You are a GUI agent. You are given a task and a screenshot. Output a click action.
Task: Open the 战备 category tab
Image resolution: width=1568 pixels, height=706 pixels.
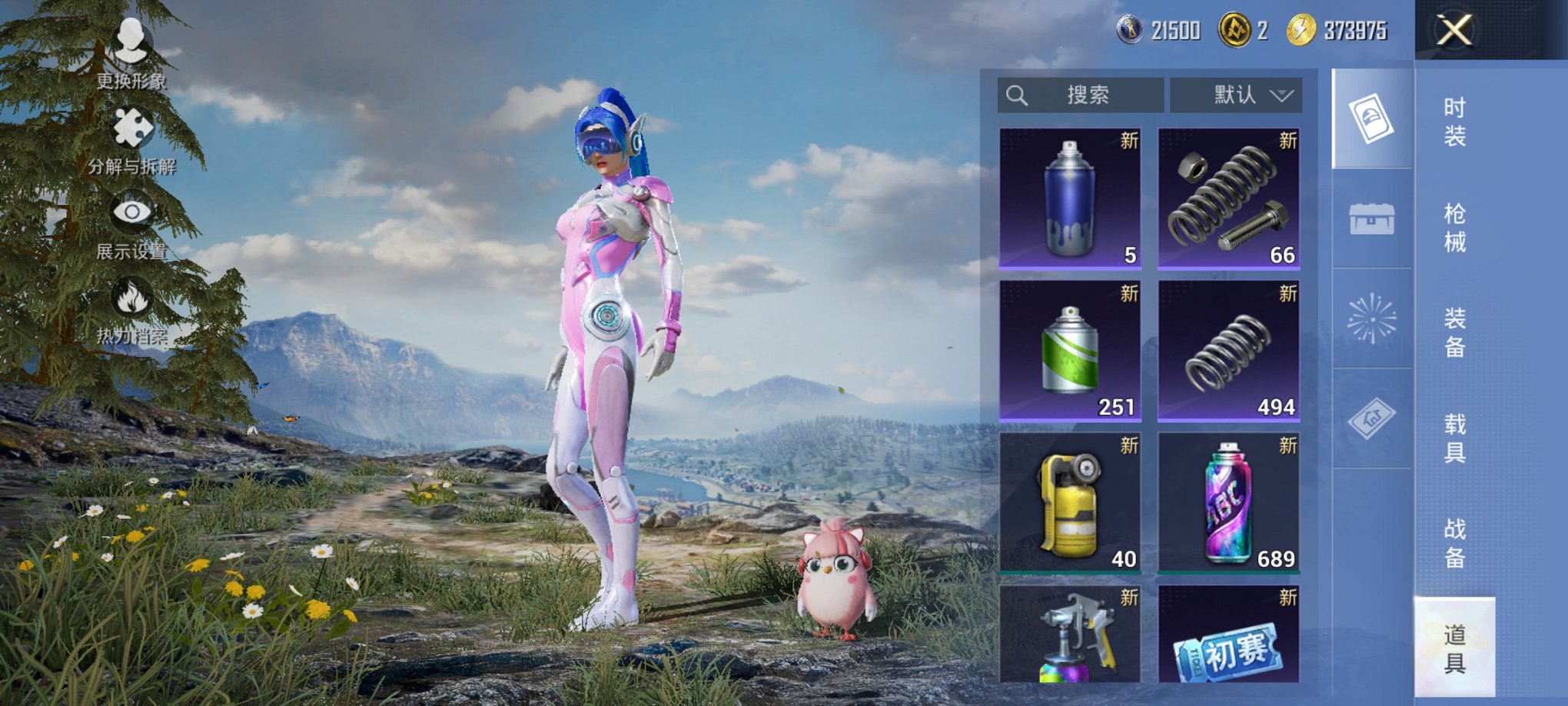tap(1454, 543)
